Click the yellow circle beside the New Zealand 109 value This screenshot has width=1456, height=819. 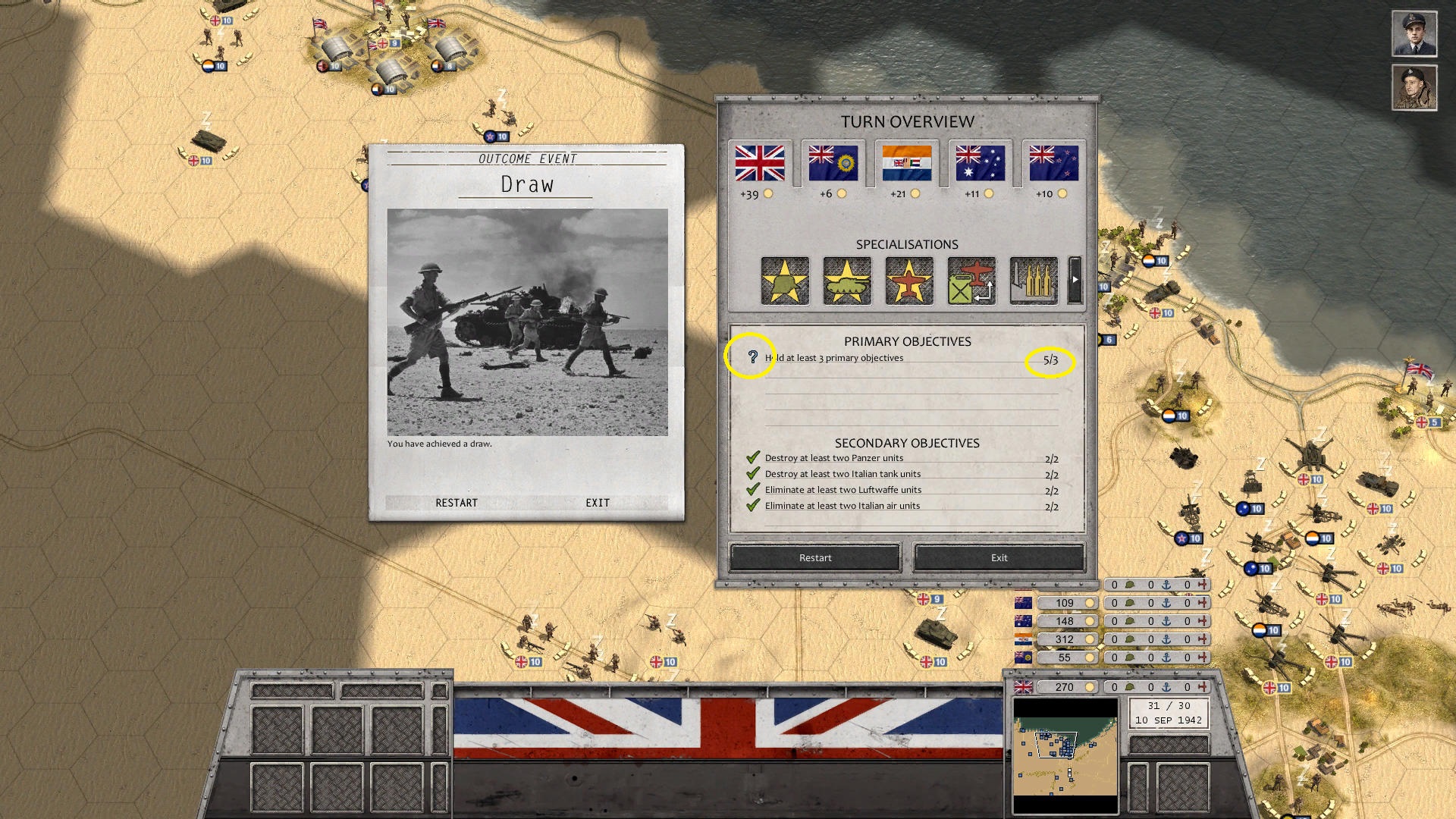coord(1090,603)
